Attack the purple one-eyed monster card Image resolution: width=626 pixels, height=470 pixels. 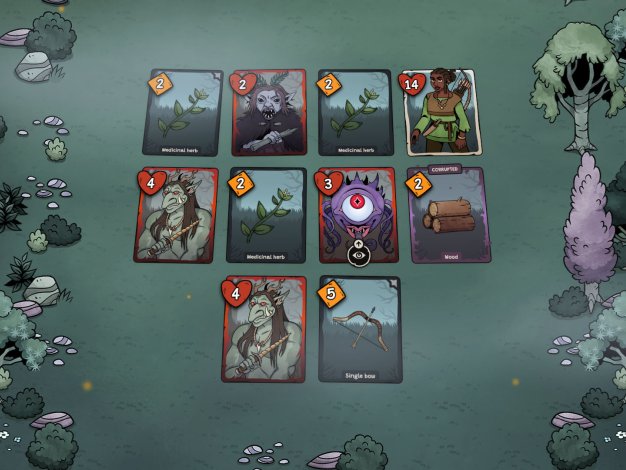(x=360, y=212)
